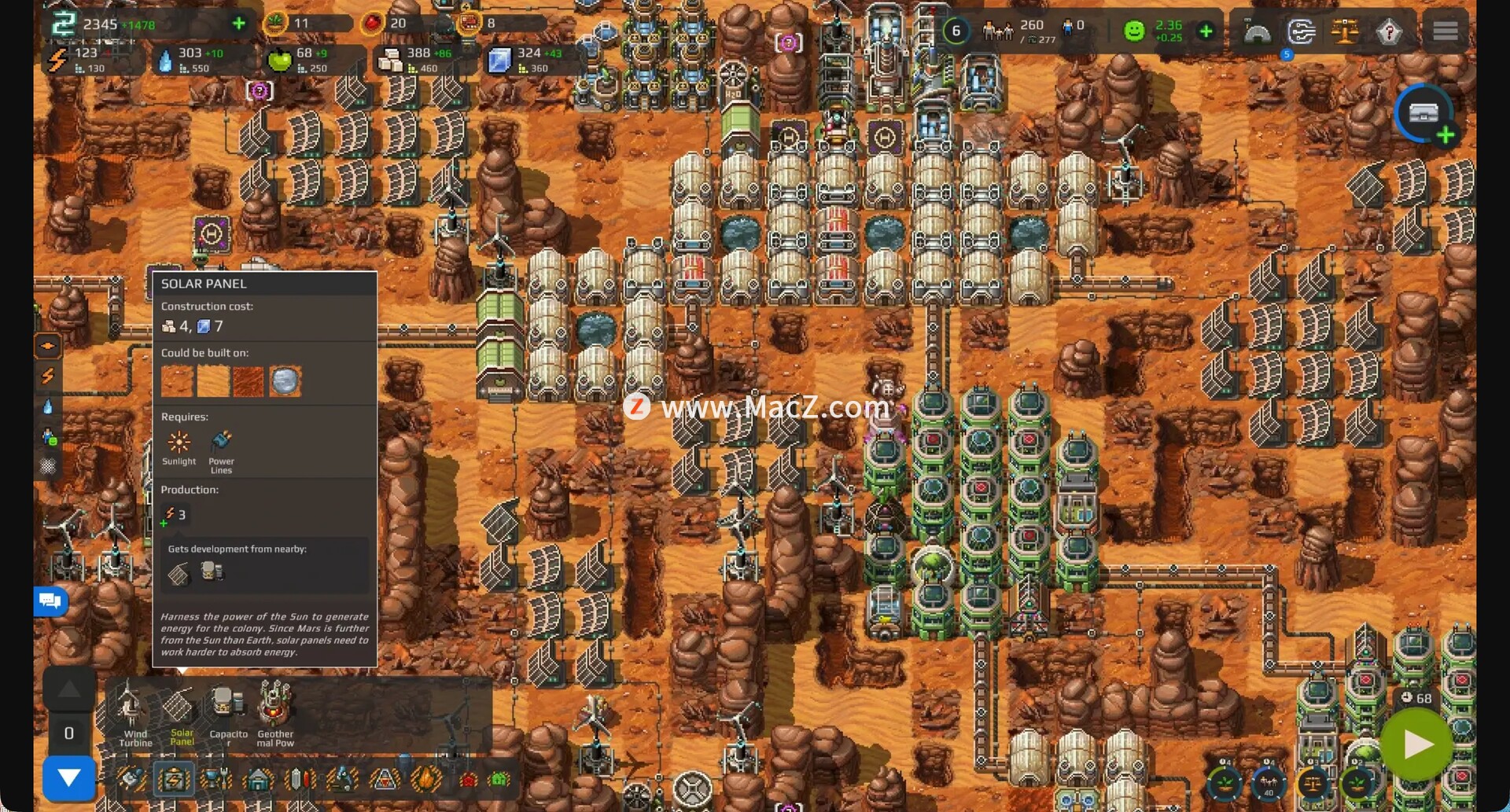Open the dome colony overview icon

1257,32
